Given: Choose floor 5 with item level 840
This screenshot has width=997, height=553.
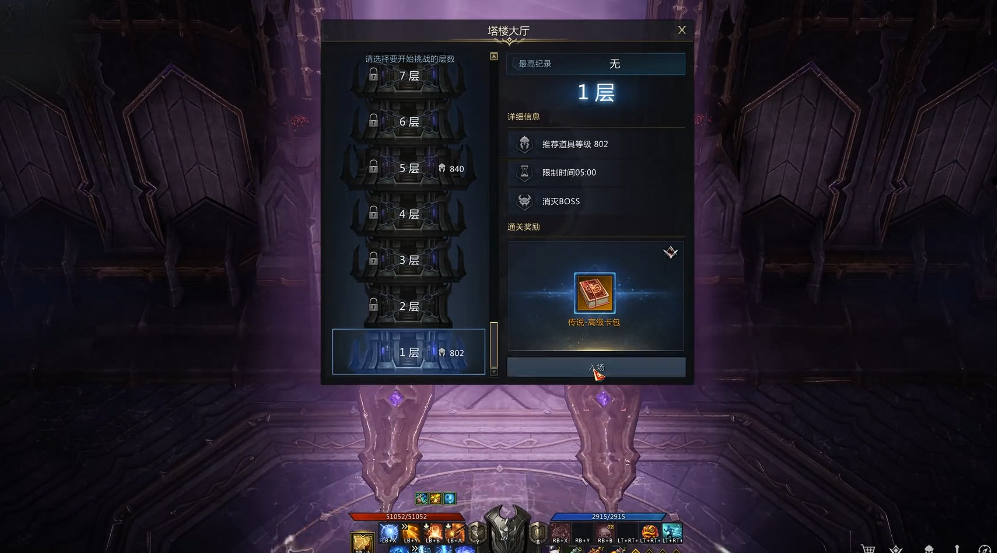Looking at the screenshot, I should click(x=409, y=168).
